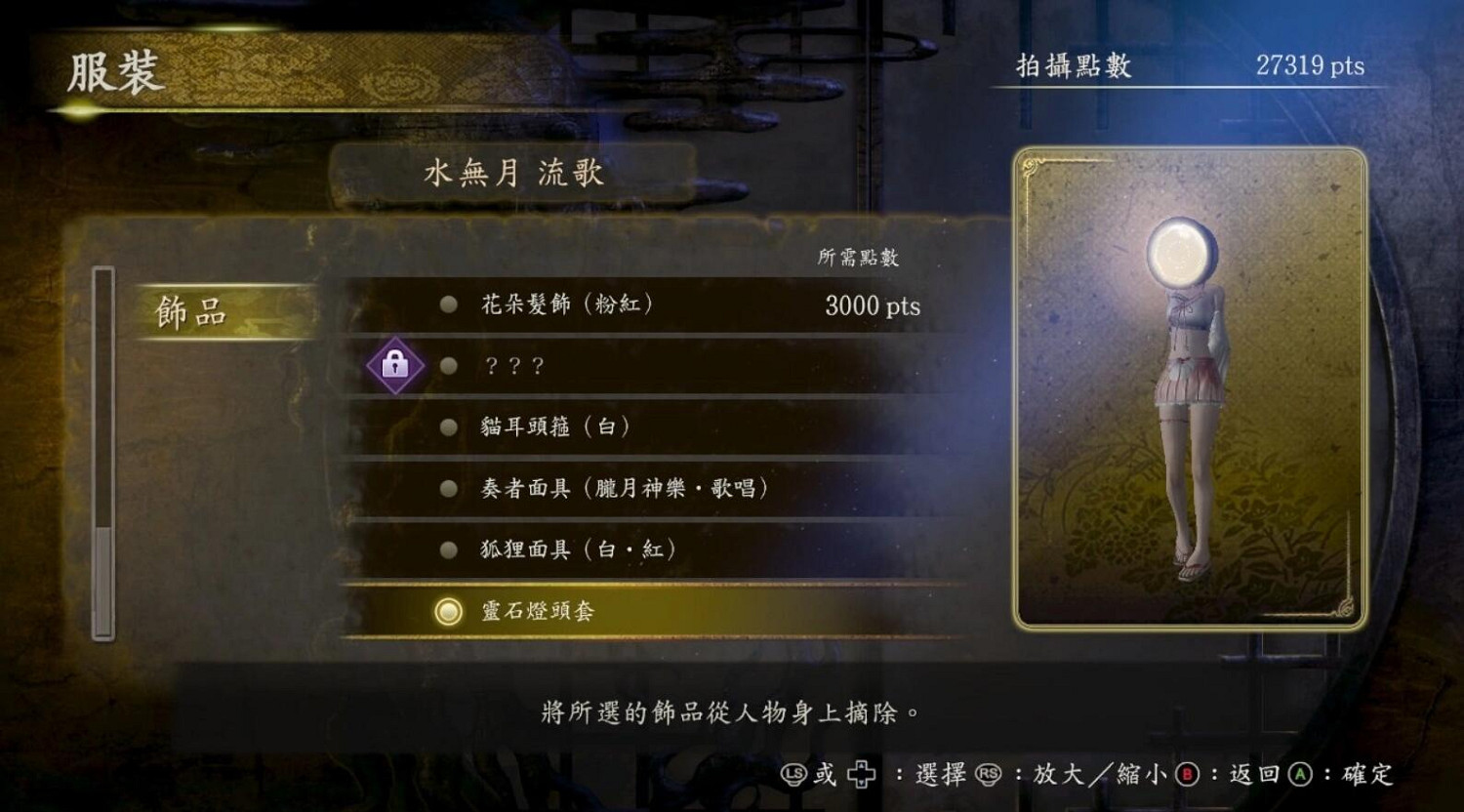This screenshot has height=812, width=1464.
Task: Select the circle marker beside 貓耳頭箍（白）
Action: [x=448, y=427]
